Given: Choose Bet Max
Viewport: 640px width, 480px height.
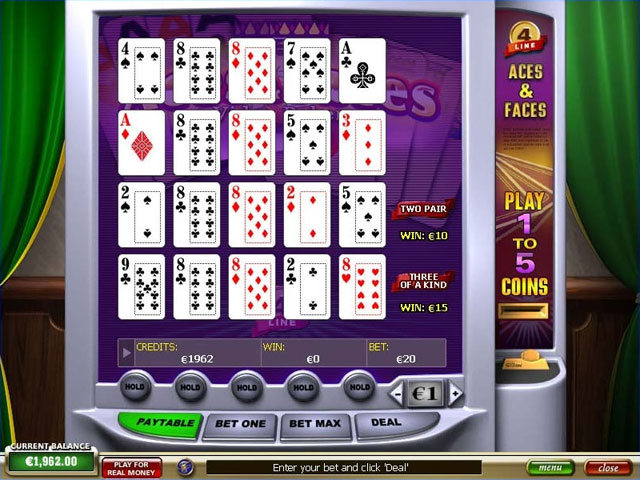Looking at the screenshot, I should click(x=314, y=423).
